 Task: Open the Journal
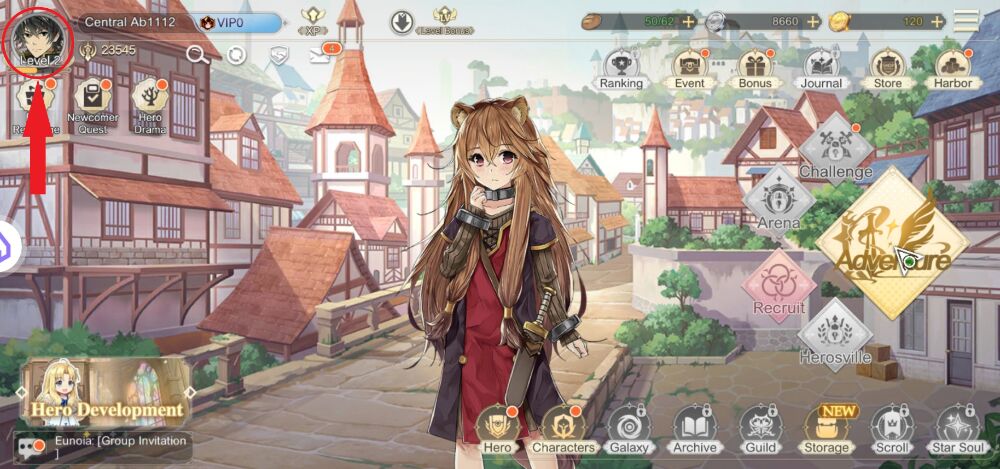(821, 68)
